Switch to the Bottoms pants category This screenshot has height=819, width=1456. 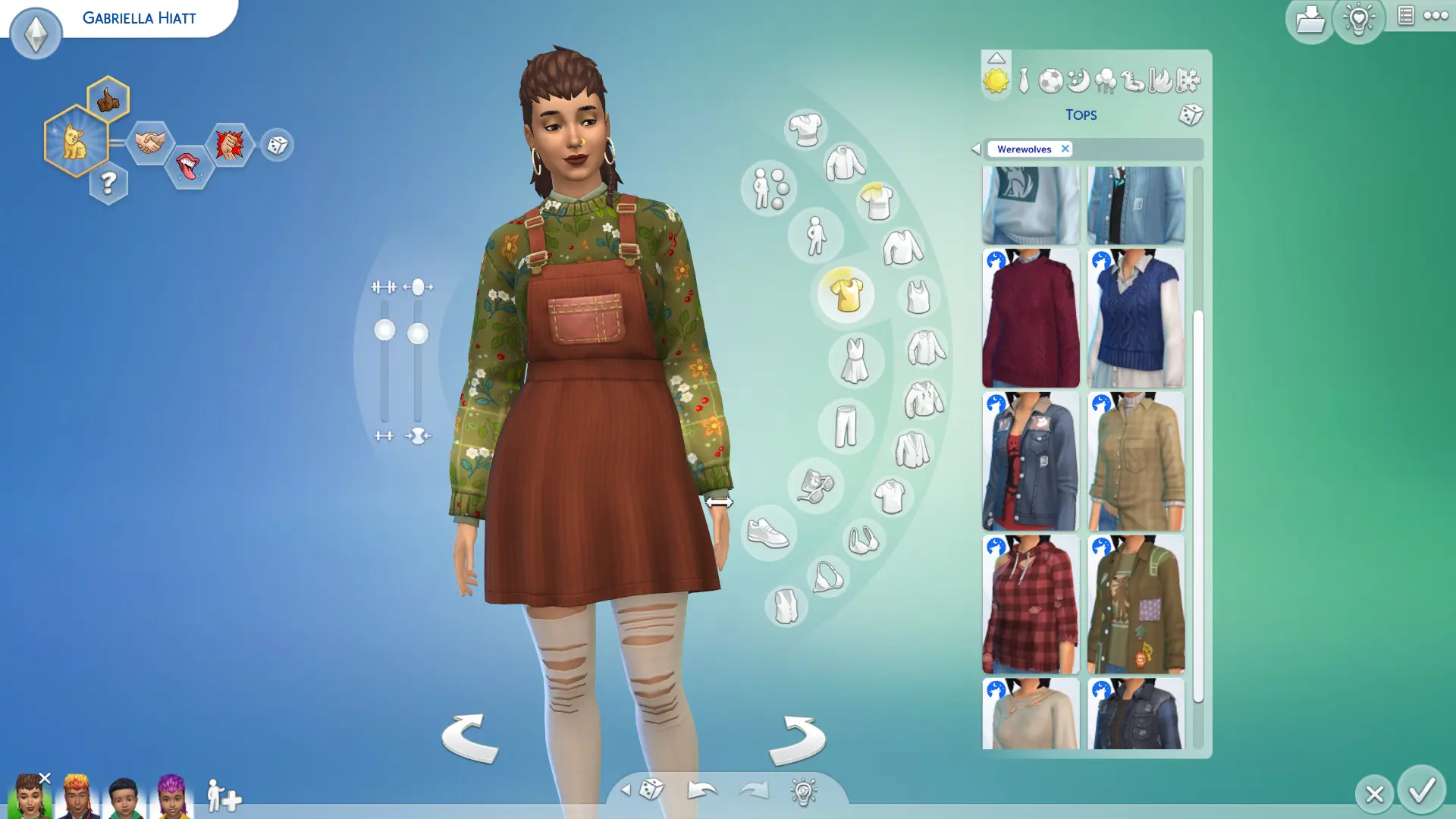point(844,427)
